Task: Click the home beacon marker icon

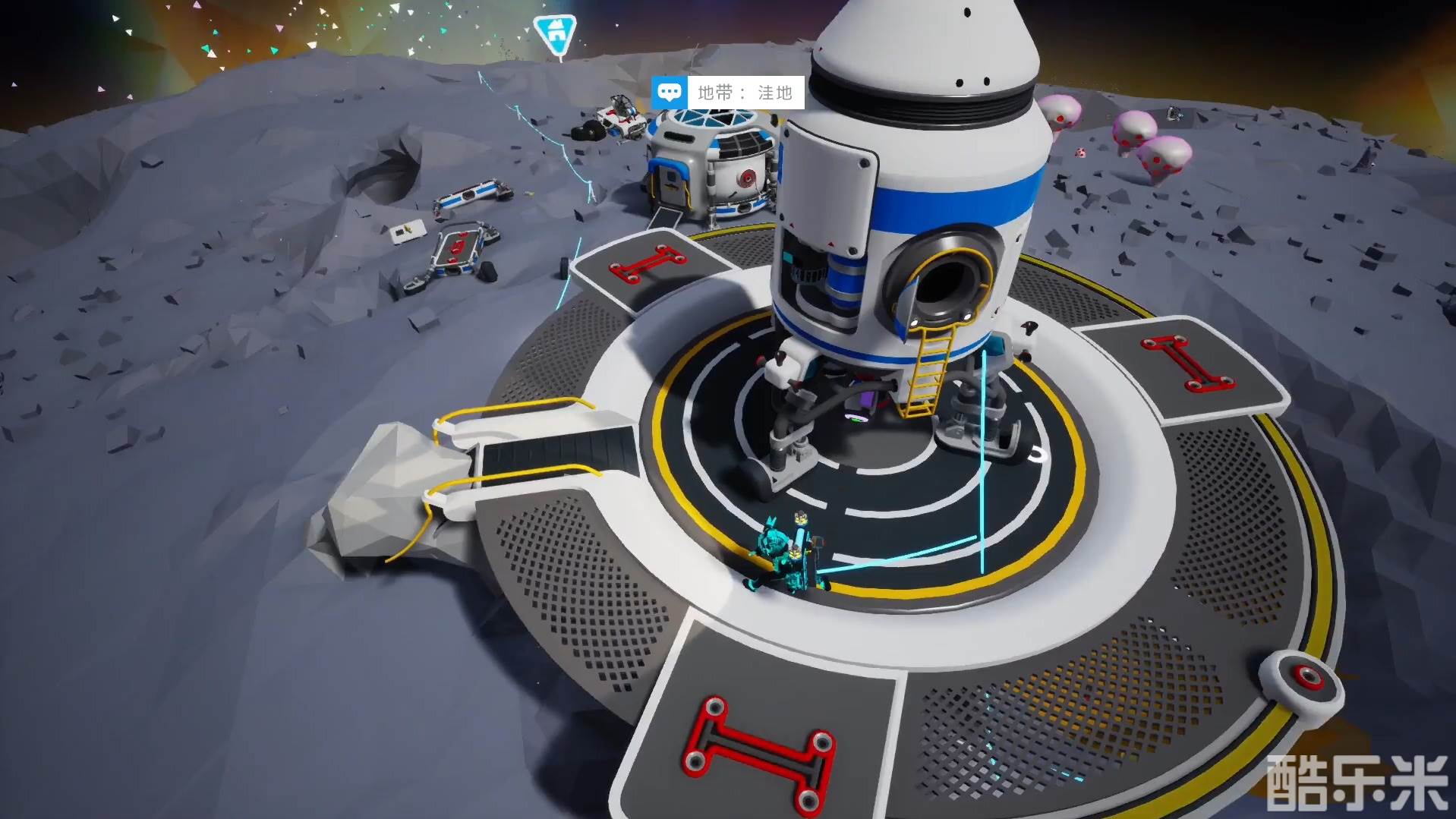Action: [x=556, y=33]
